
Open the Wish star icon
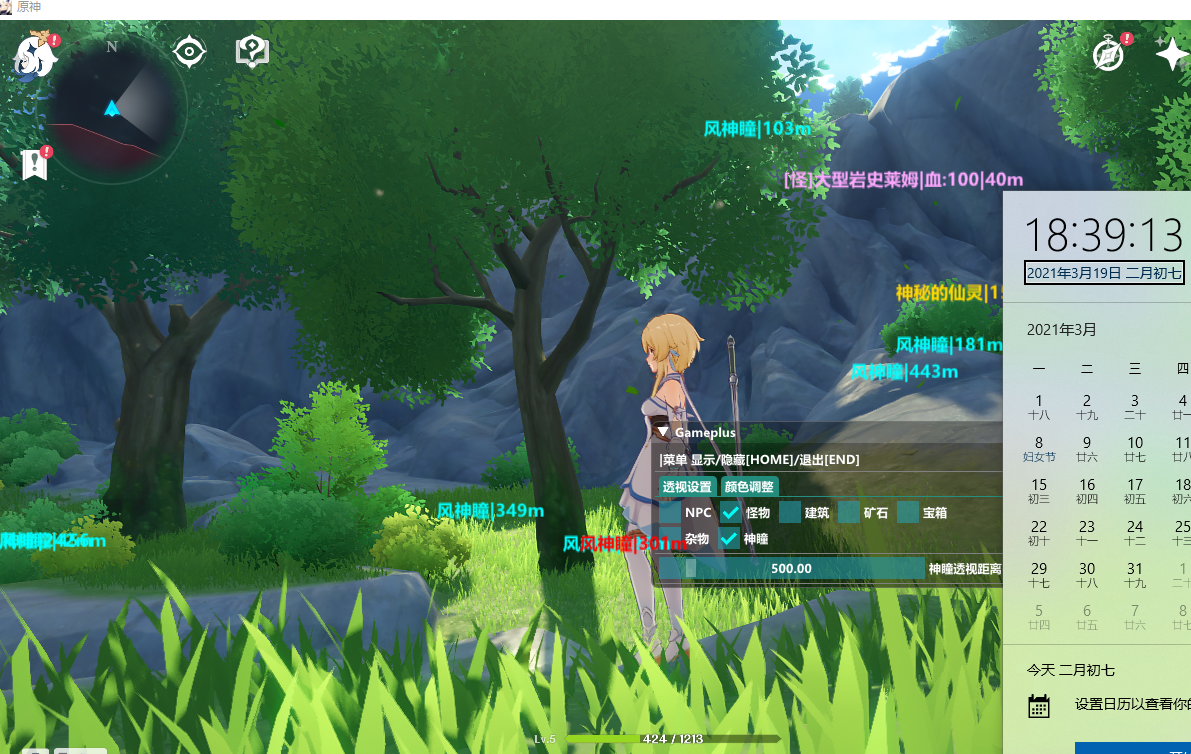tap(1171, 53)
